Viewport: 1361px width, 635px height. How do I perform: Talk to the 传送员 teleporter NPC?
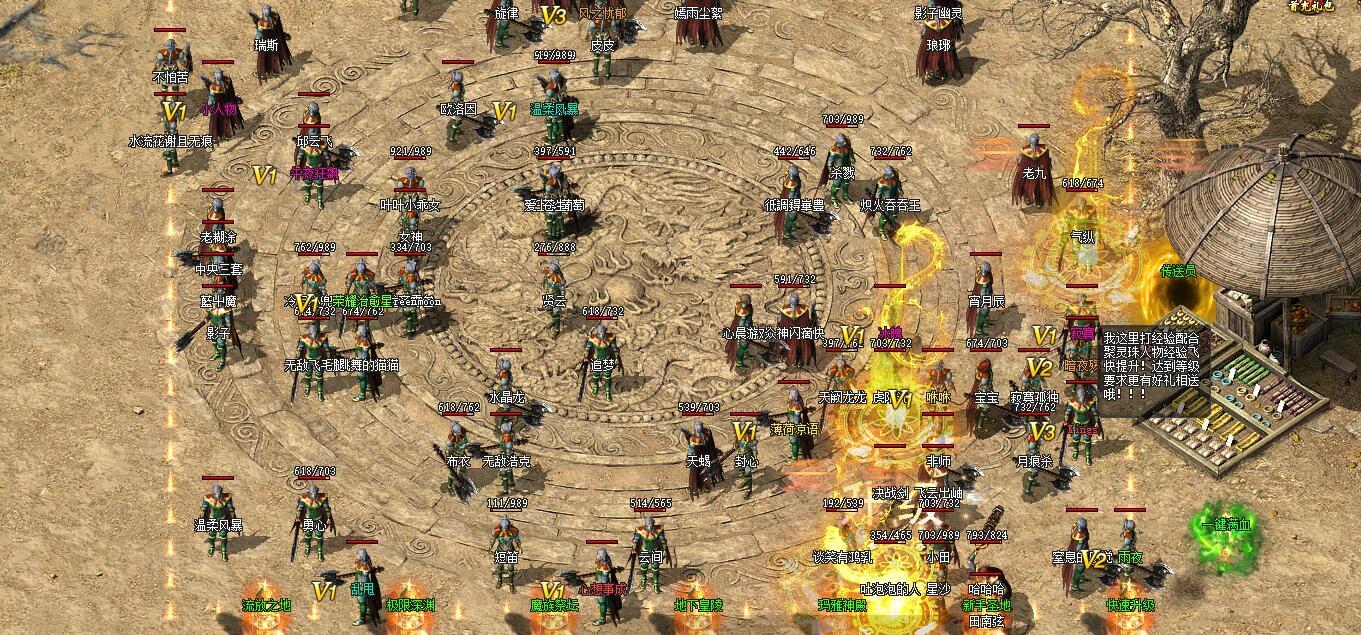(1178, 271)
